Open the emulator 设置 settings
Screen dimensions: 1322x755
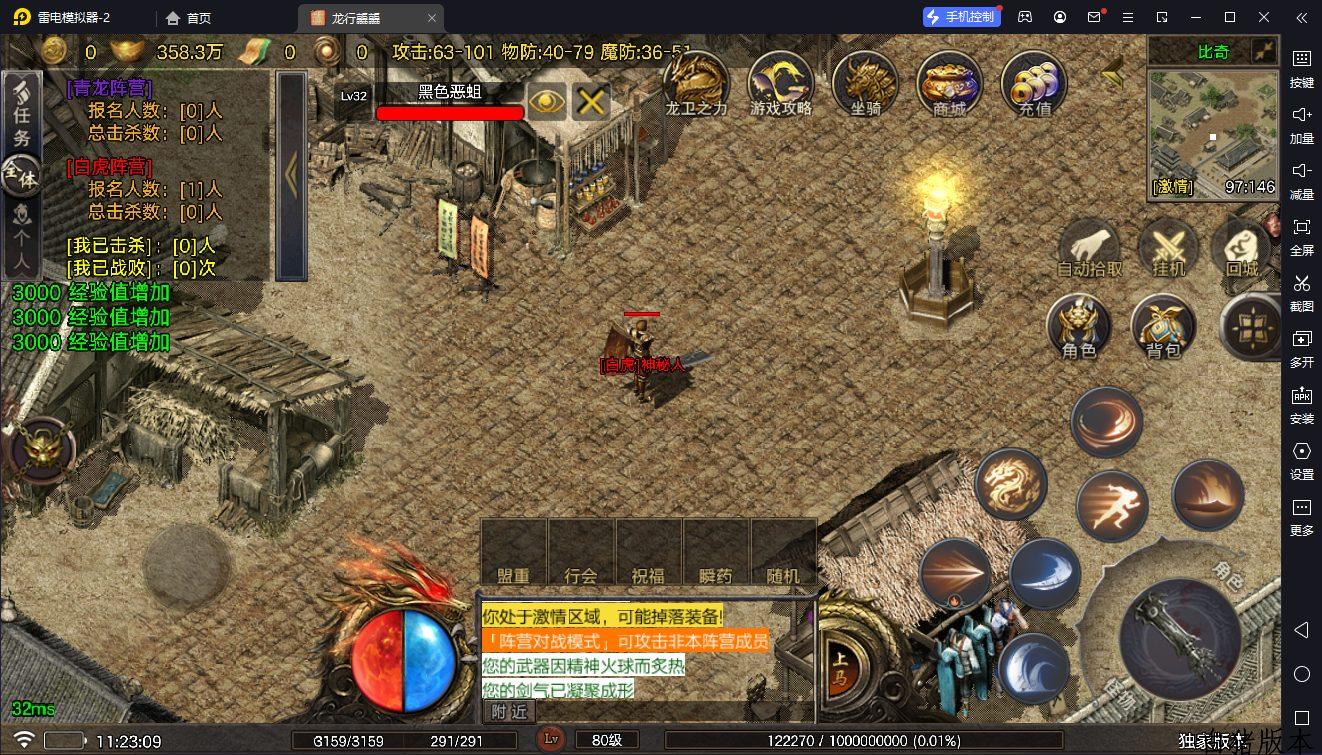tap(1301, 459)
